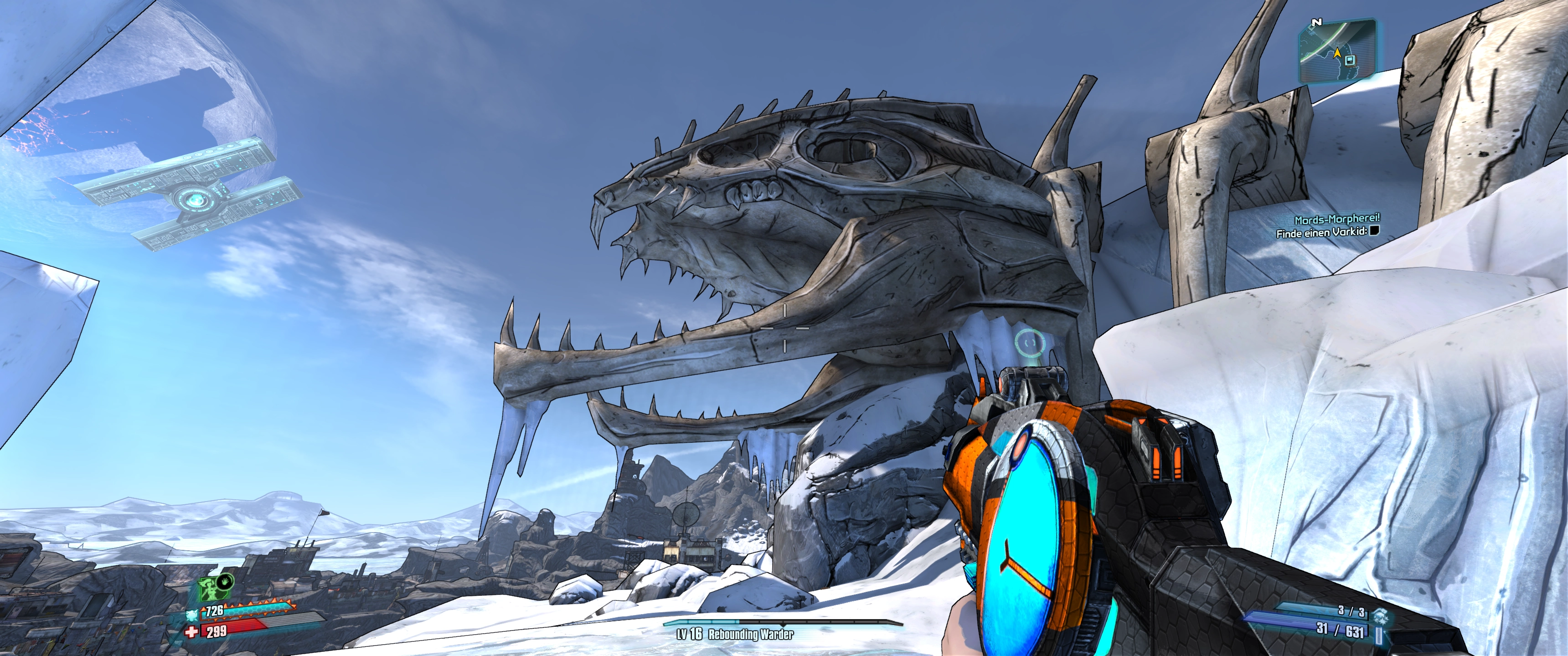The height and width of the screenshot is (656, 1568).
Task: Activate the green Siren action skill icon
Action: click(209, 589)
